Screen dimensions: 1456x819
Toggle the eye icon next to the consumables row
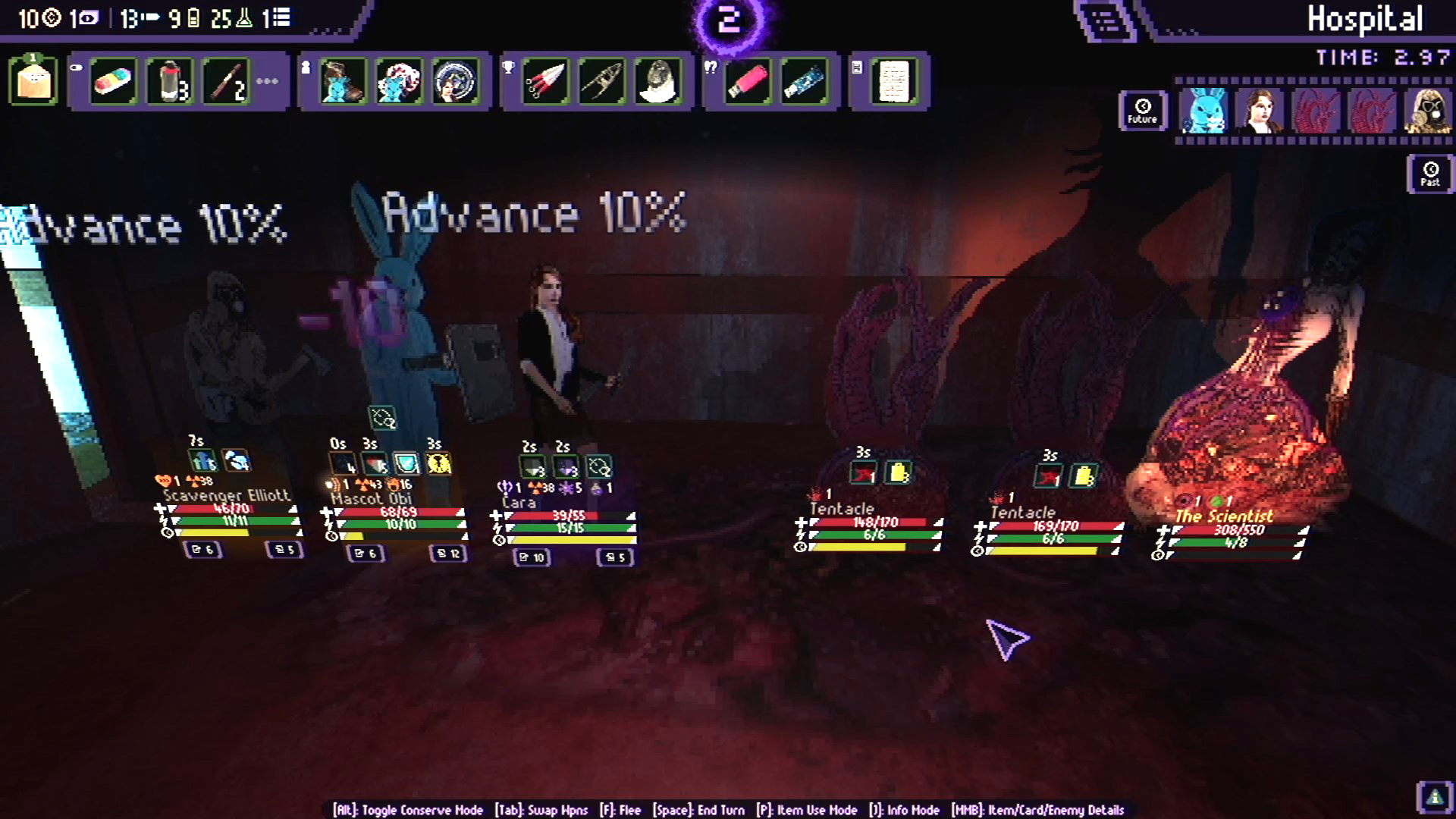76,66
